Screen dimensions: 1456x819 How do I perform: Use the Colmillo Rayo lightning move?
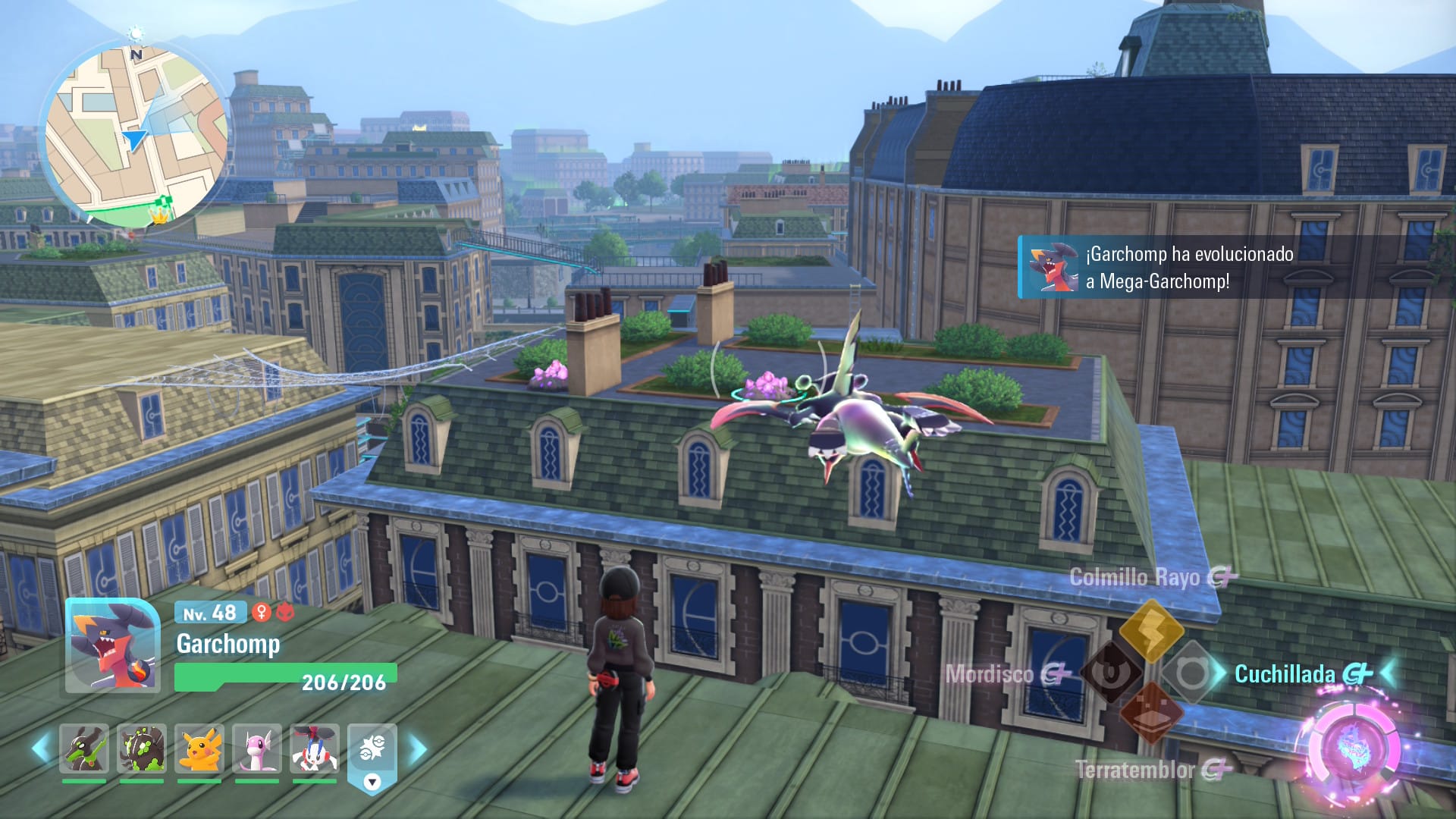pos(1151,629)
